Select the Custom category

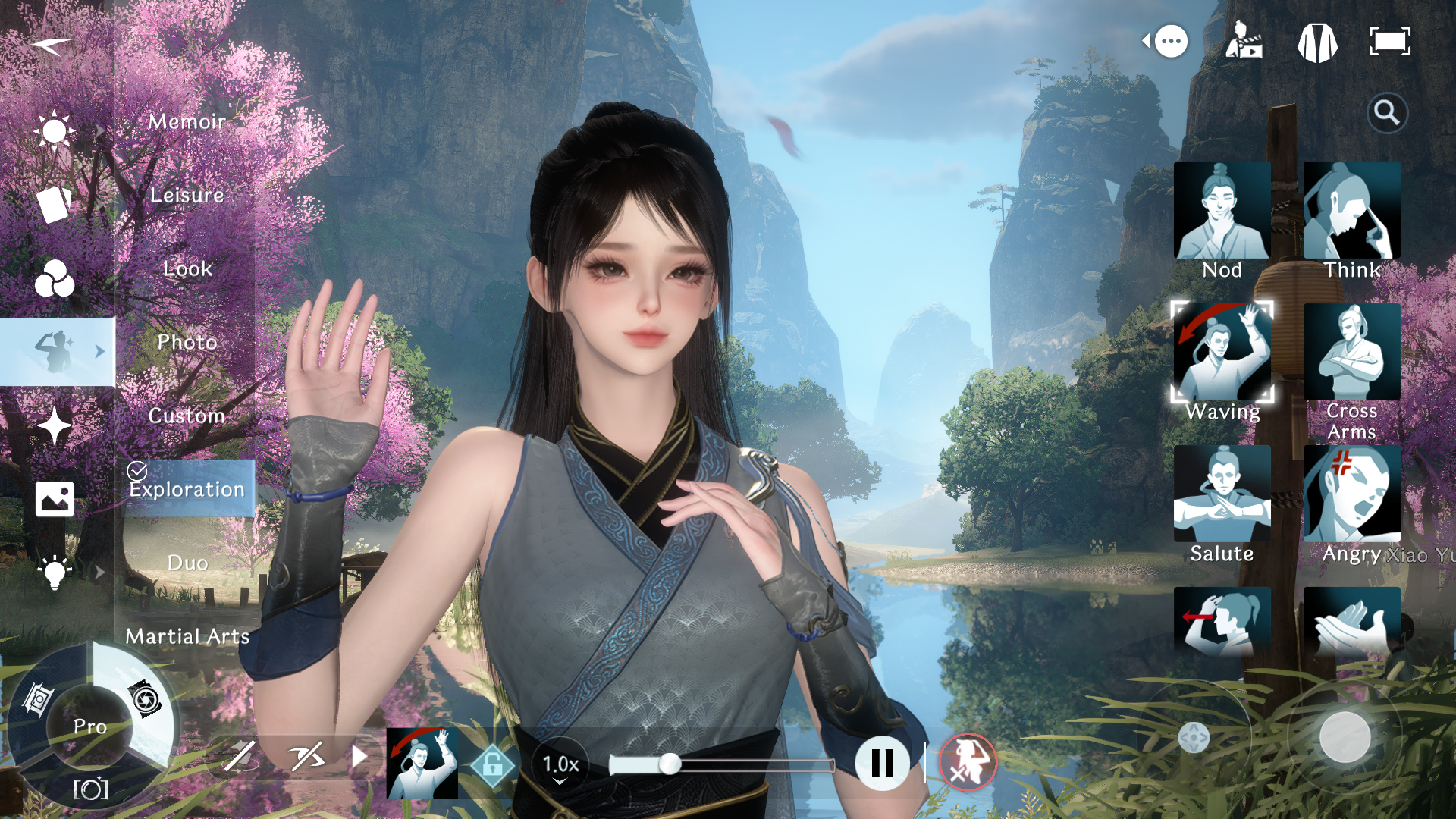pyautogui.click(x=187, y=416)
